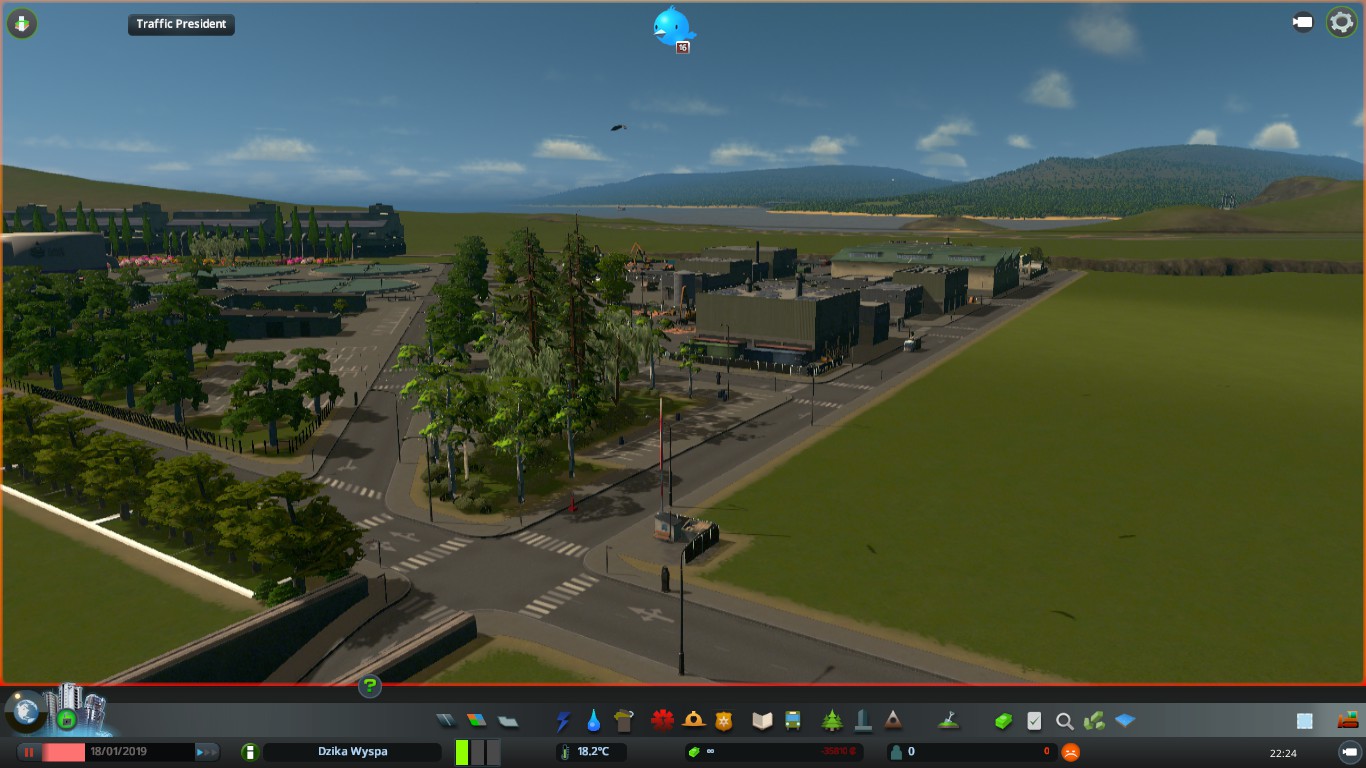The height and width of the screenshot is (768, 1366).
Task: Open the Police badge menu
Action: coord(723,720)
